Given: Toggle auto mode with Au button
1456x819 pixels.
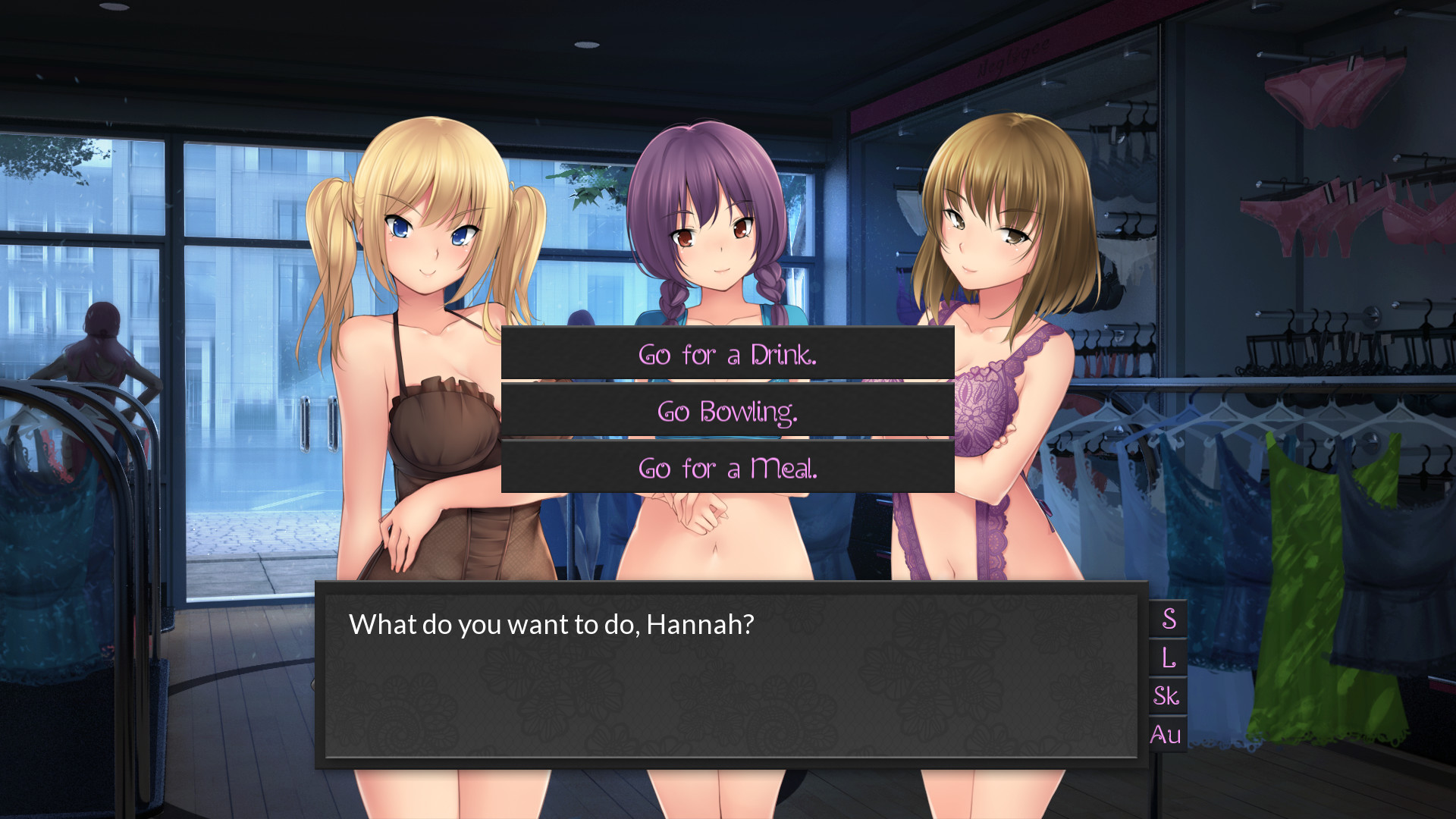Looking at the screenshot, I should point(1166,734).
